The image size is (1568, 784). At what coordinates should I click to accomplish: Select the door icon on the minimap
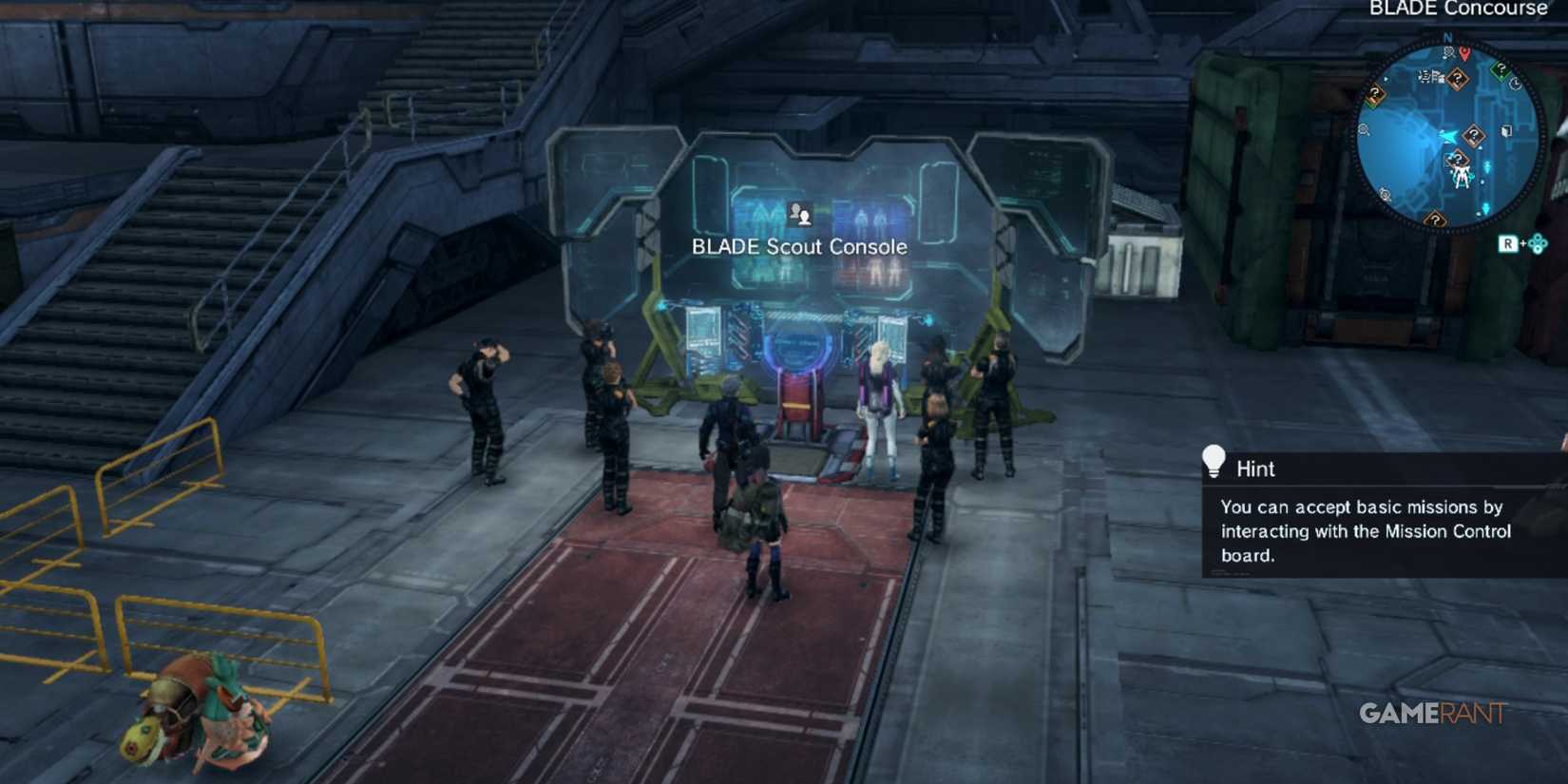click(1506, 131)
